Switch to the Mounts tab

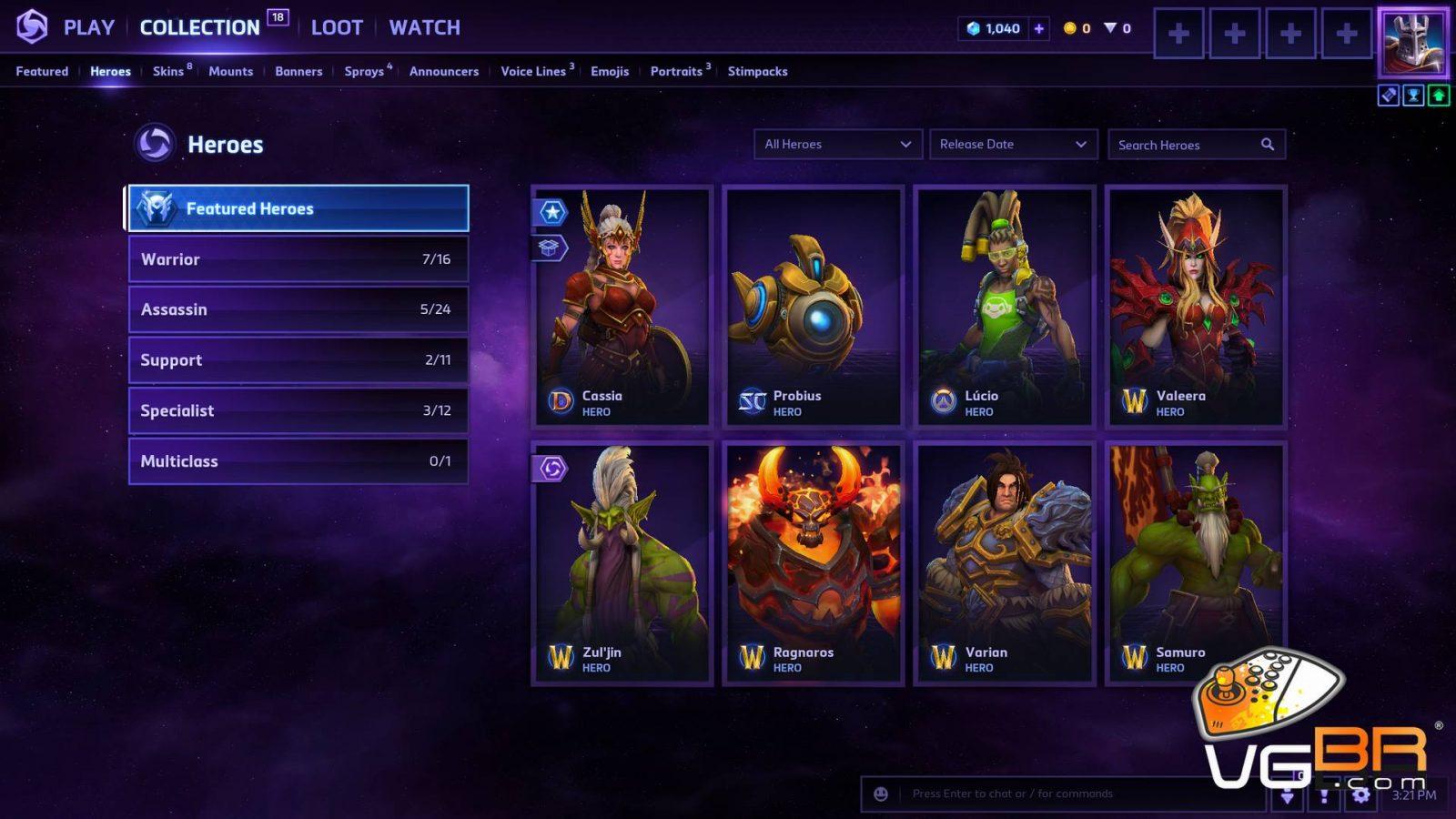(230, 71)
